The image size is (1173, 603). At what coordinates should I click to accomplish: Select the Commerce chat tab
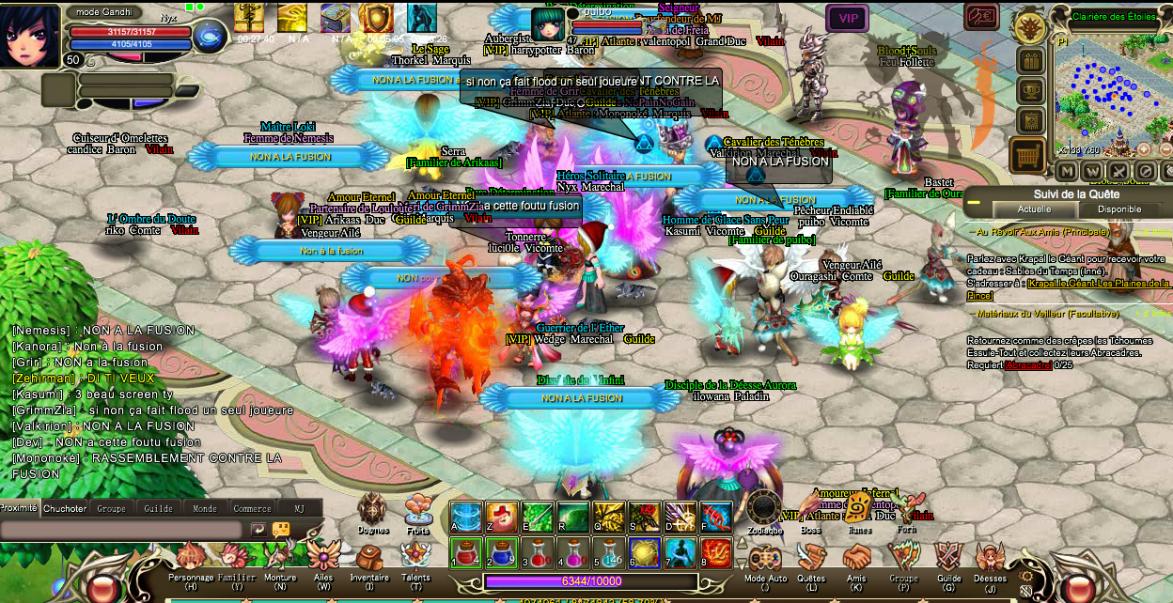252,508
